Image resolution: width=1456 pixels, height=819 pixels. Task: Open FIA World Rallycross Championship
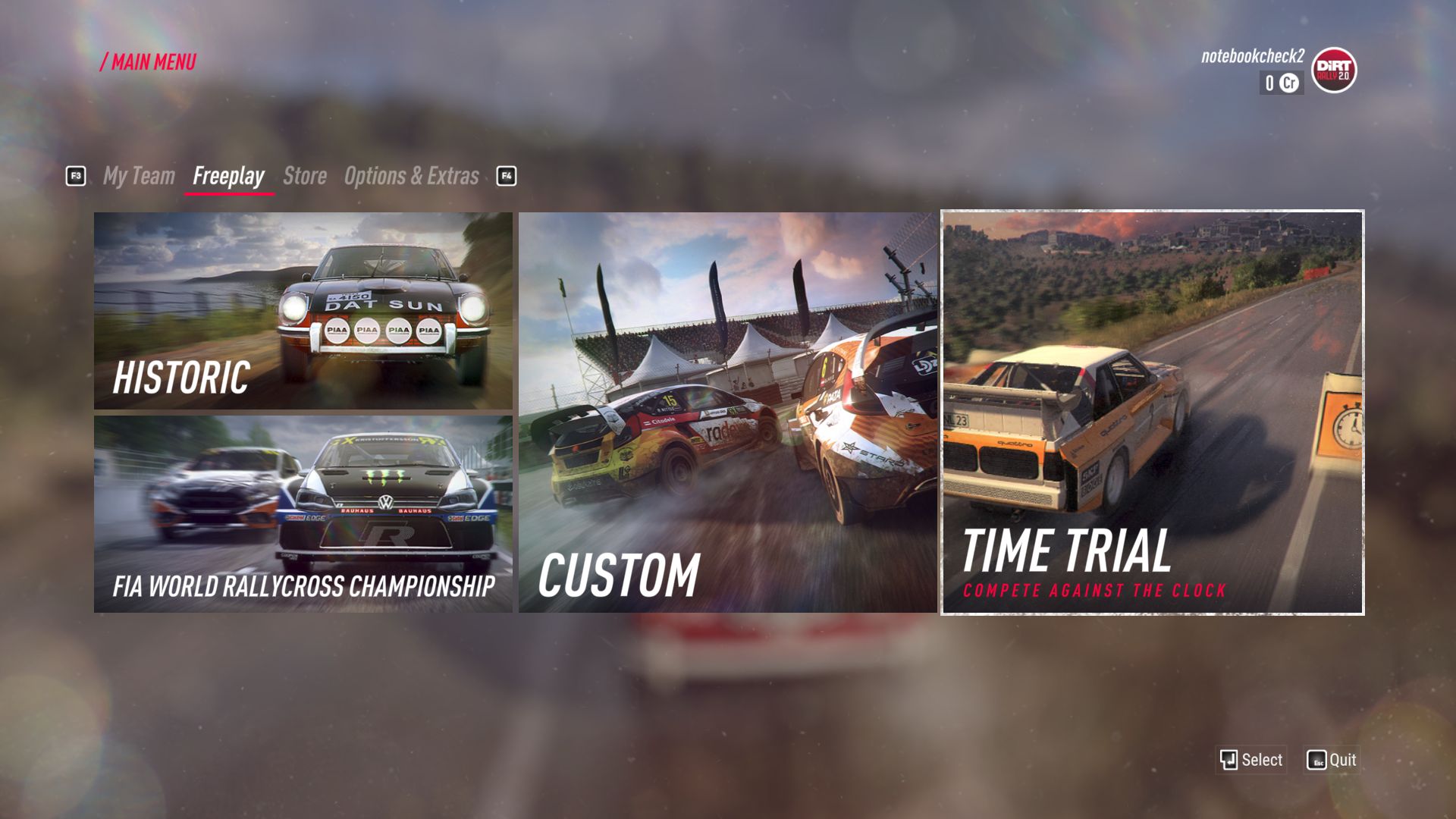(303, 514)
